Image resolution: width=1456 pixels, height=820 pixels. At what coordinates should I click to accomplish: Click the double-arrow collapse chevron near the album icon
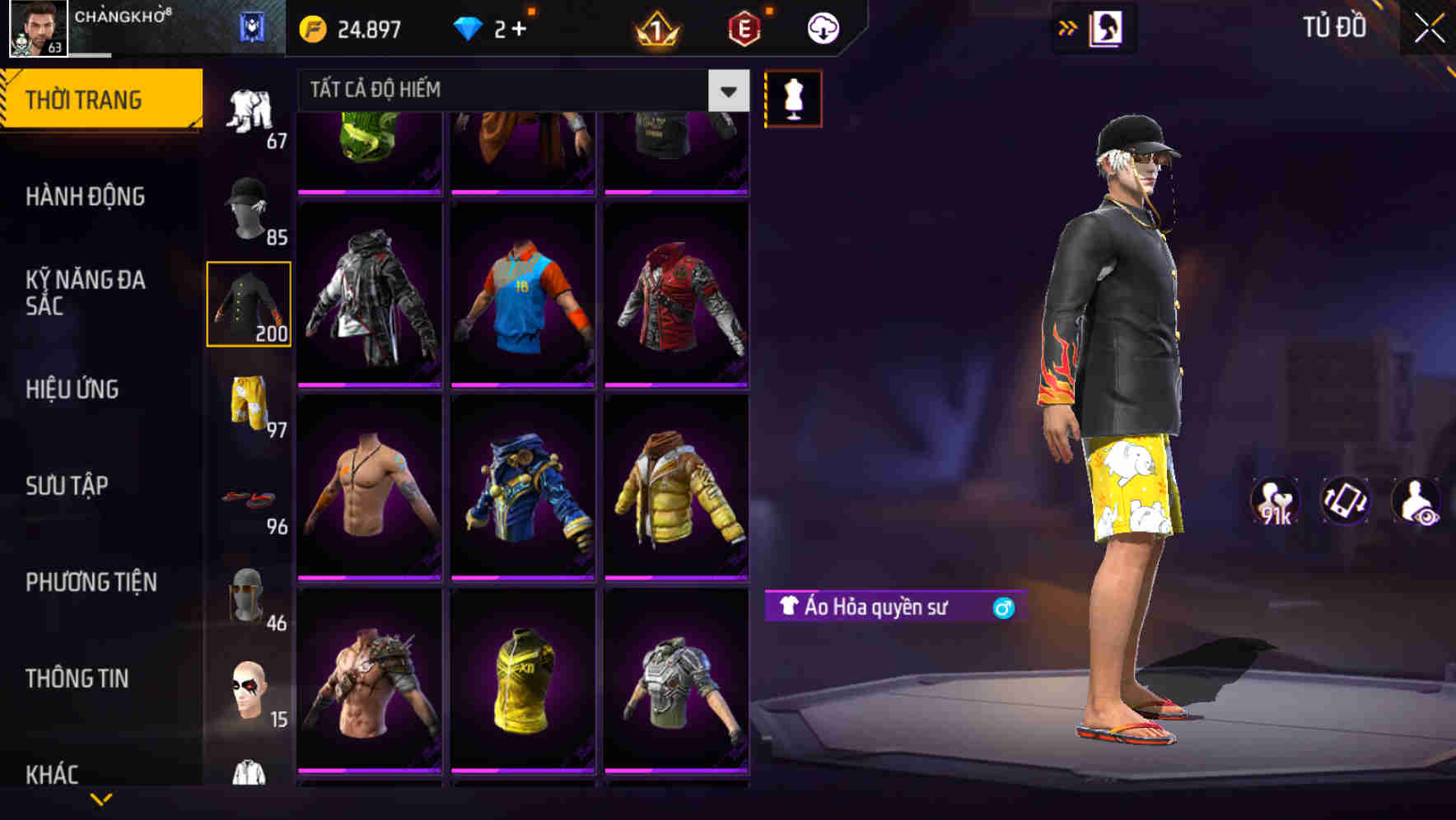click(x=1068, y=27)
